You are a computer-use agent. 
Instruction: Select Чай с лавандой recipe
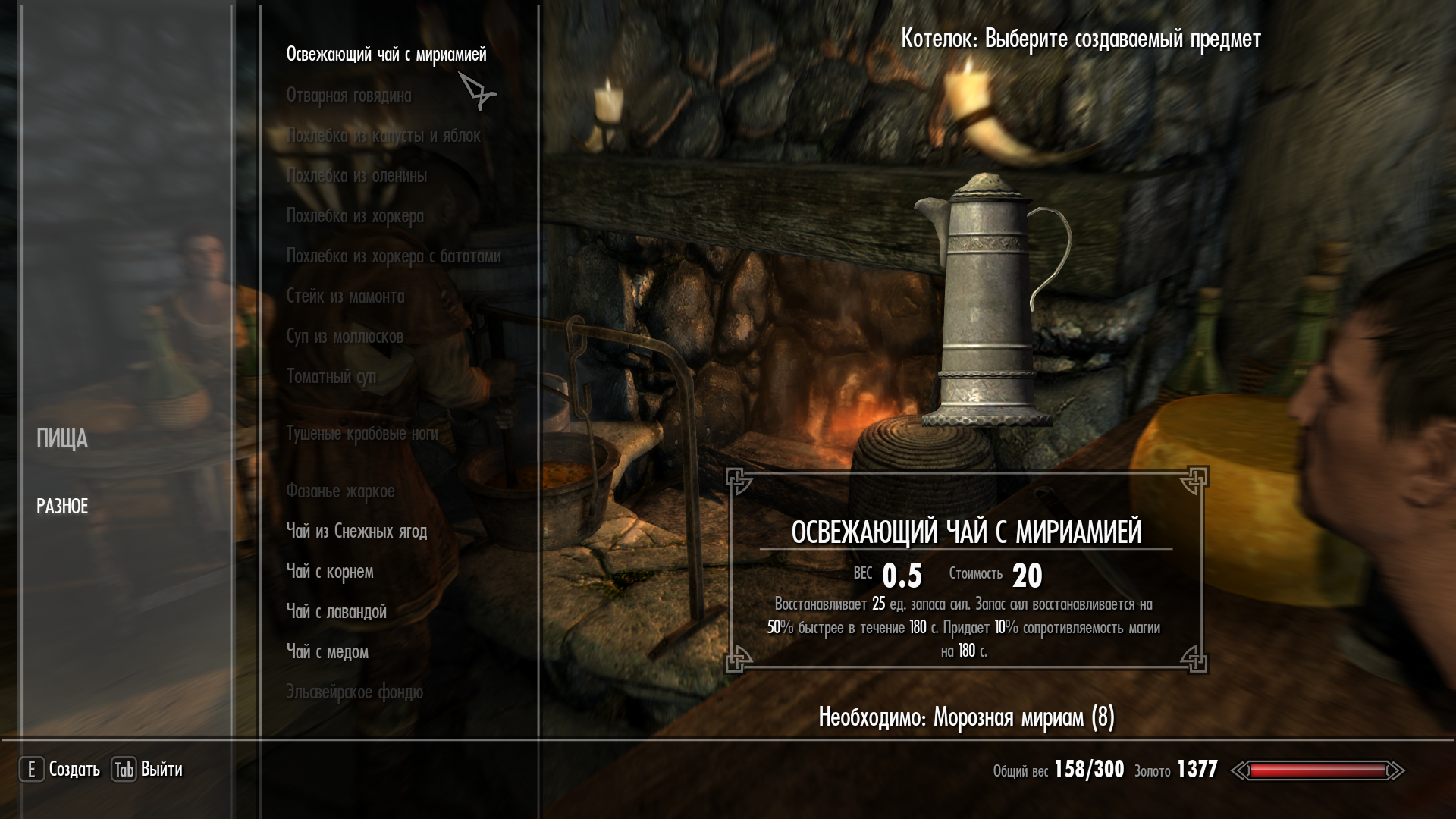click(336, 612)
